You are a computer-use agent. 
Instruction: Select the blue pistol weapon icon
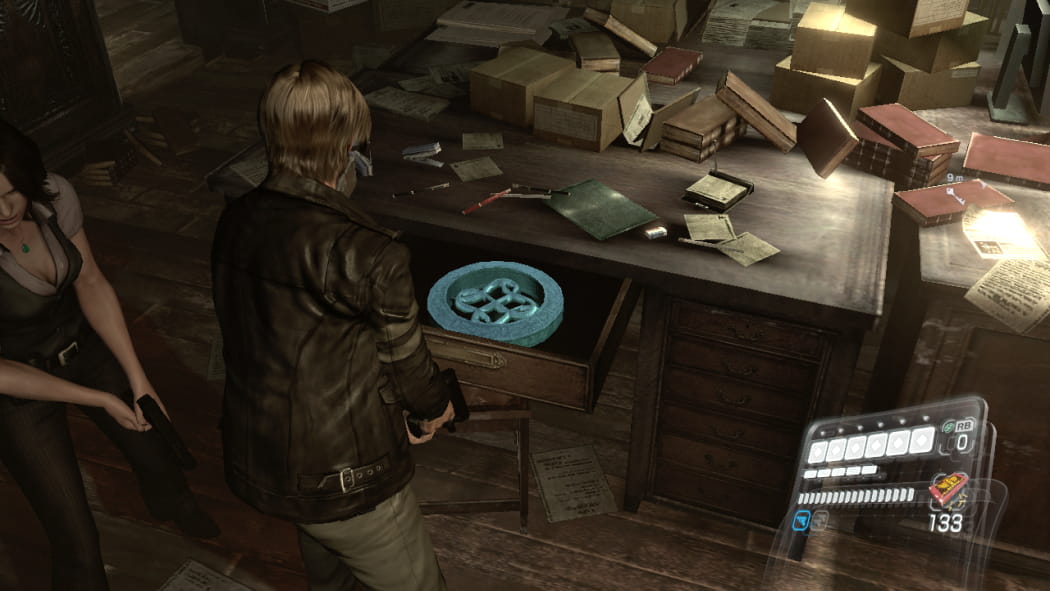[801, 520]
